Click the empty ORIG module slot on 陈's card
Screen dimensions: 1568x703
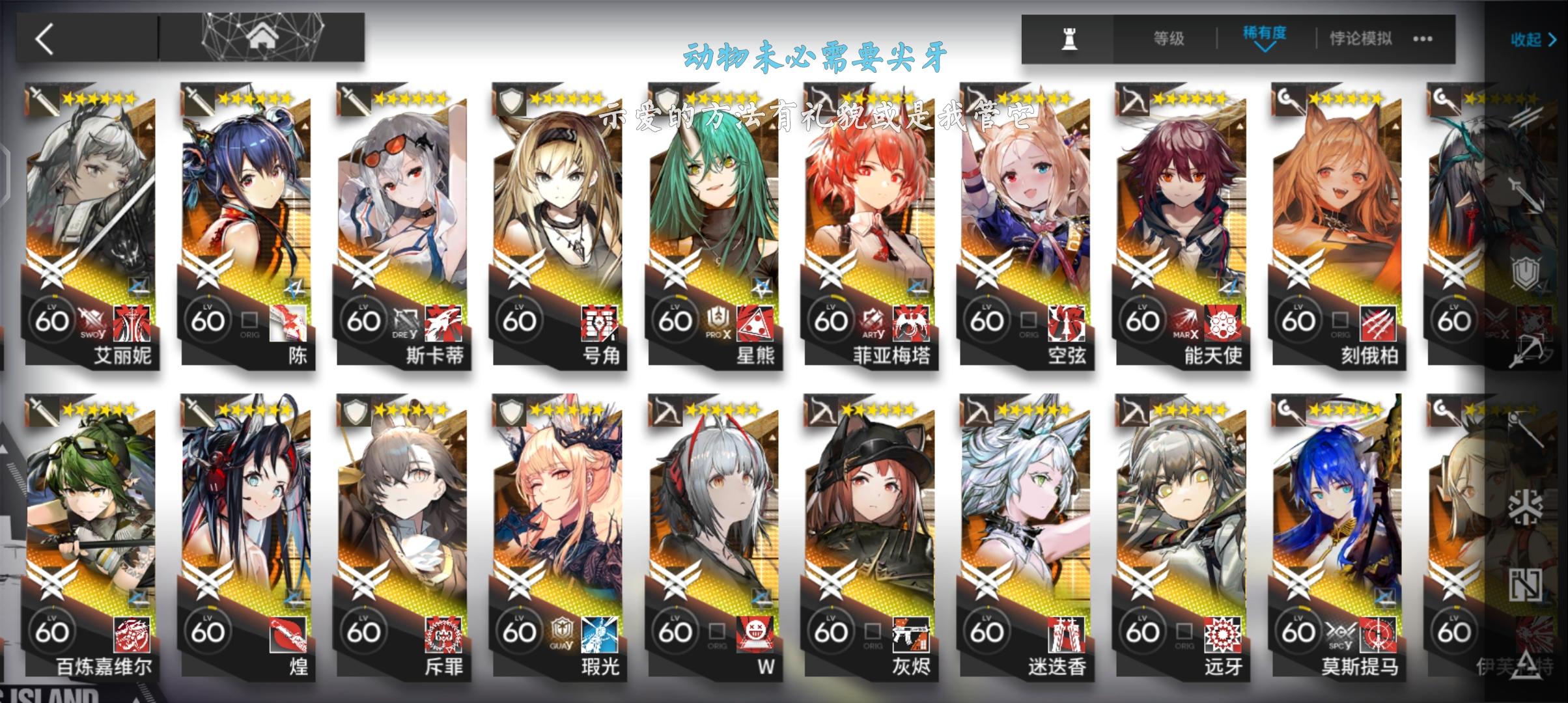click(251, 320)
